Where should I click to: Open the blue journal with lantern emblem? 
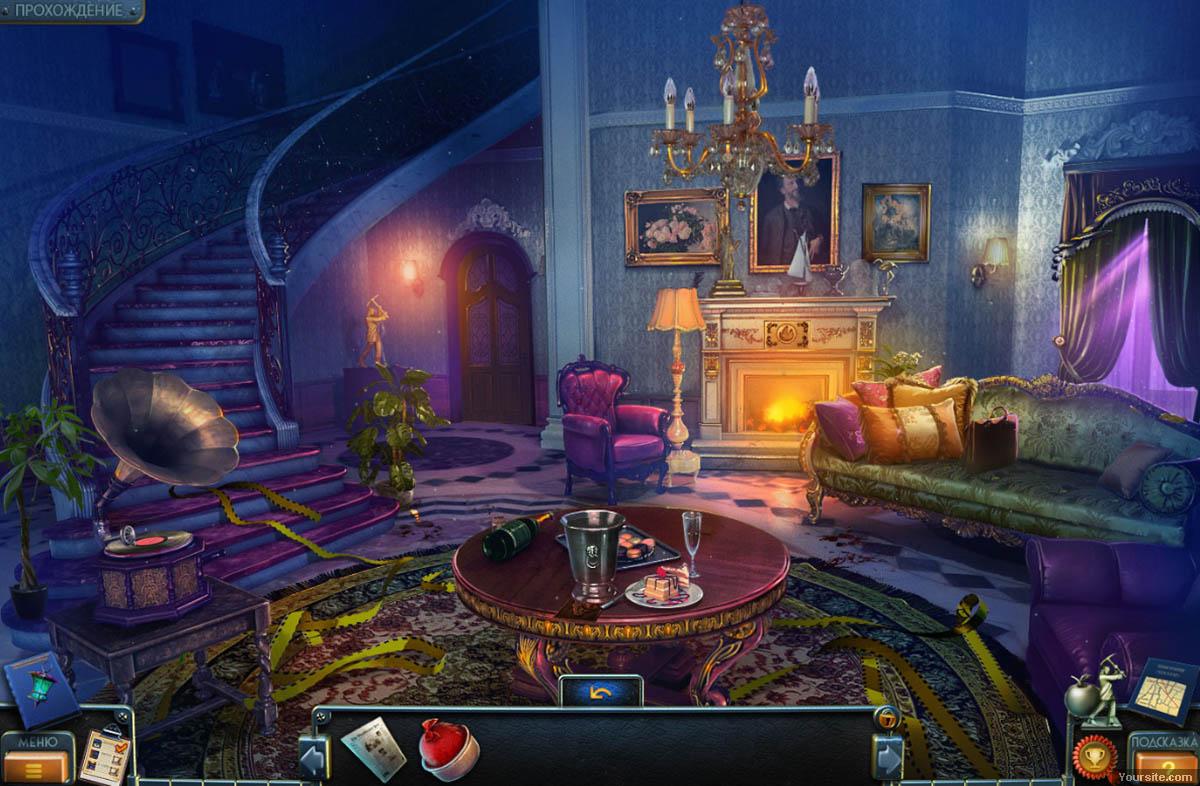[40, 690]
